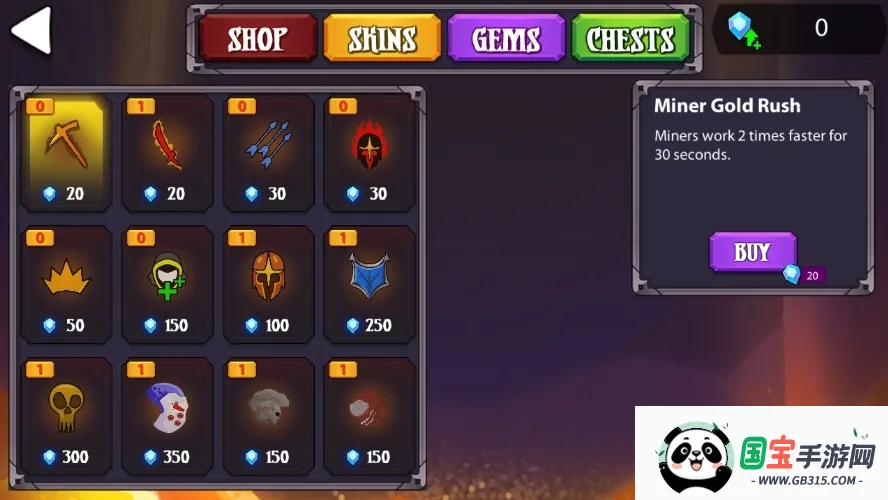Image resolution: width=888 pixels, height=500 pixels.
Task: Switch to the Shop tab
Action: point(255,39)
